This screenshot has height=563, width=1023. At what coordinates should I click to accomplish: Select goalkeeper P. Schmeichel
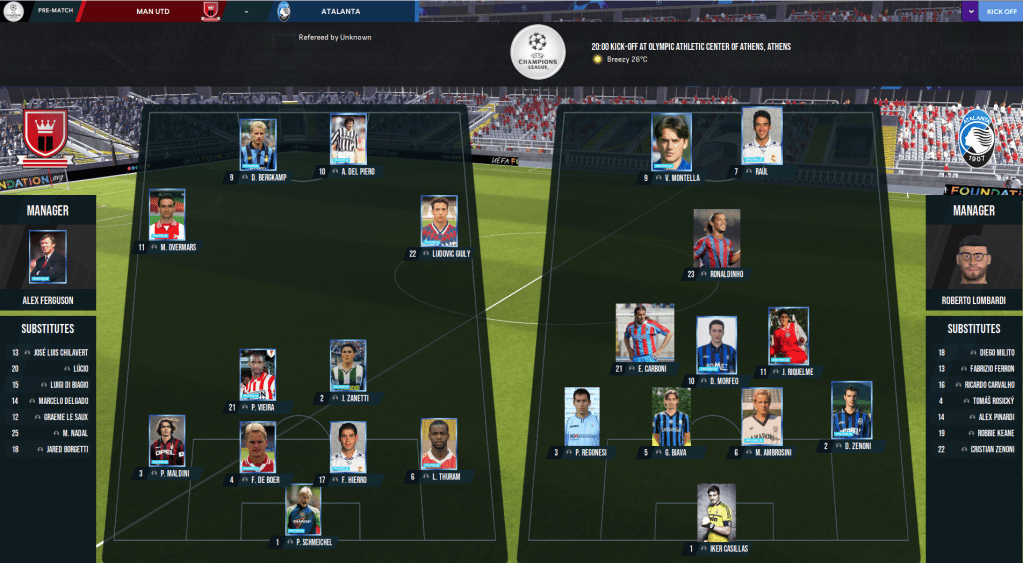[303, 510]
